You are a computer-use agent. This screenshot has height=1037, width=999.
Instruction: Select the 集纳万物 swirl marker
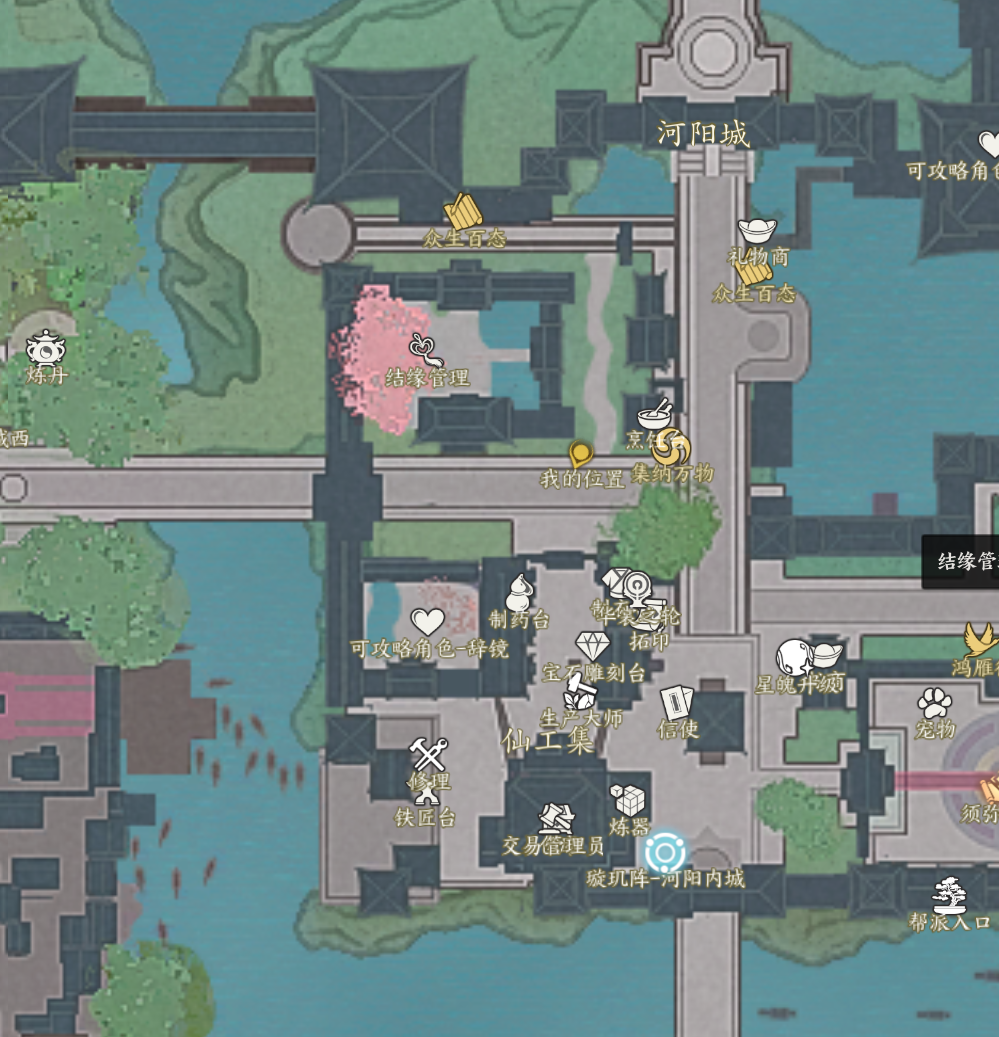click(x=671, y=447)
